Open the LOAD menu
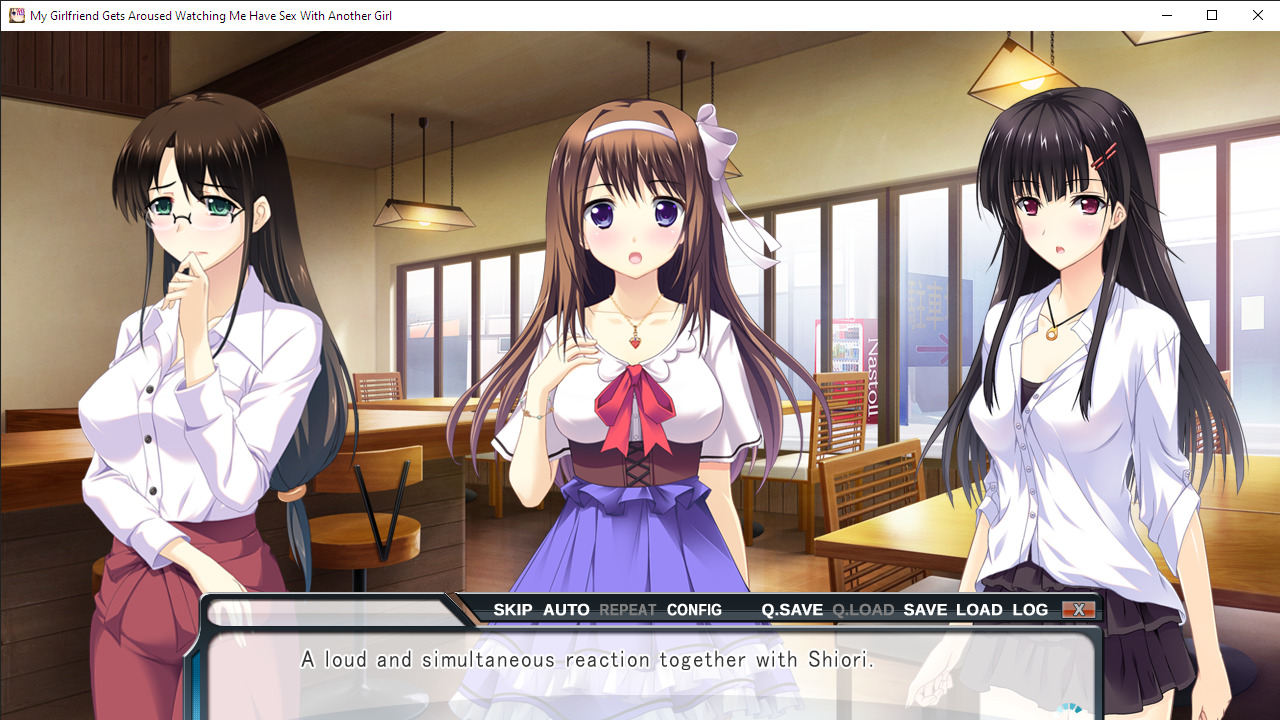 pos(979,610)
